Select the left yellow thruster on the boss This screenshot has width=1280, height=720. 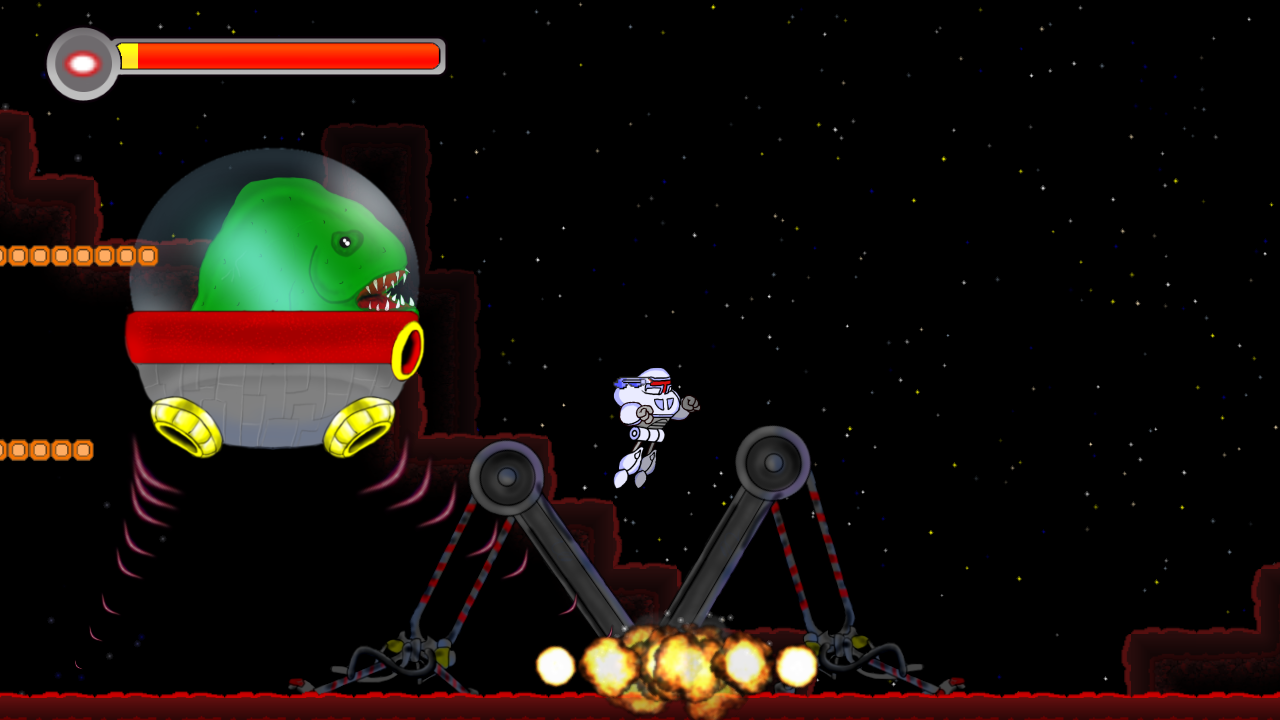pos(185,425)
